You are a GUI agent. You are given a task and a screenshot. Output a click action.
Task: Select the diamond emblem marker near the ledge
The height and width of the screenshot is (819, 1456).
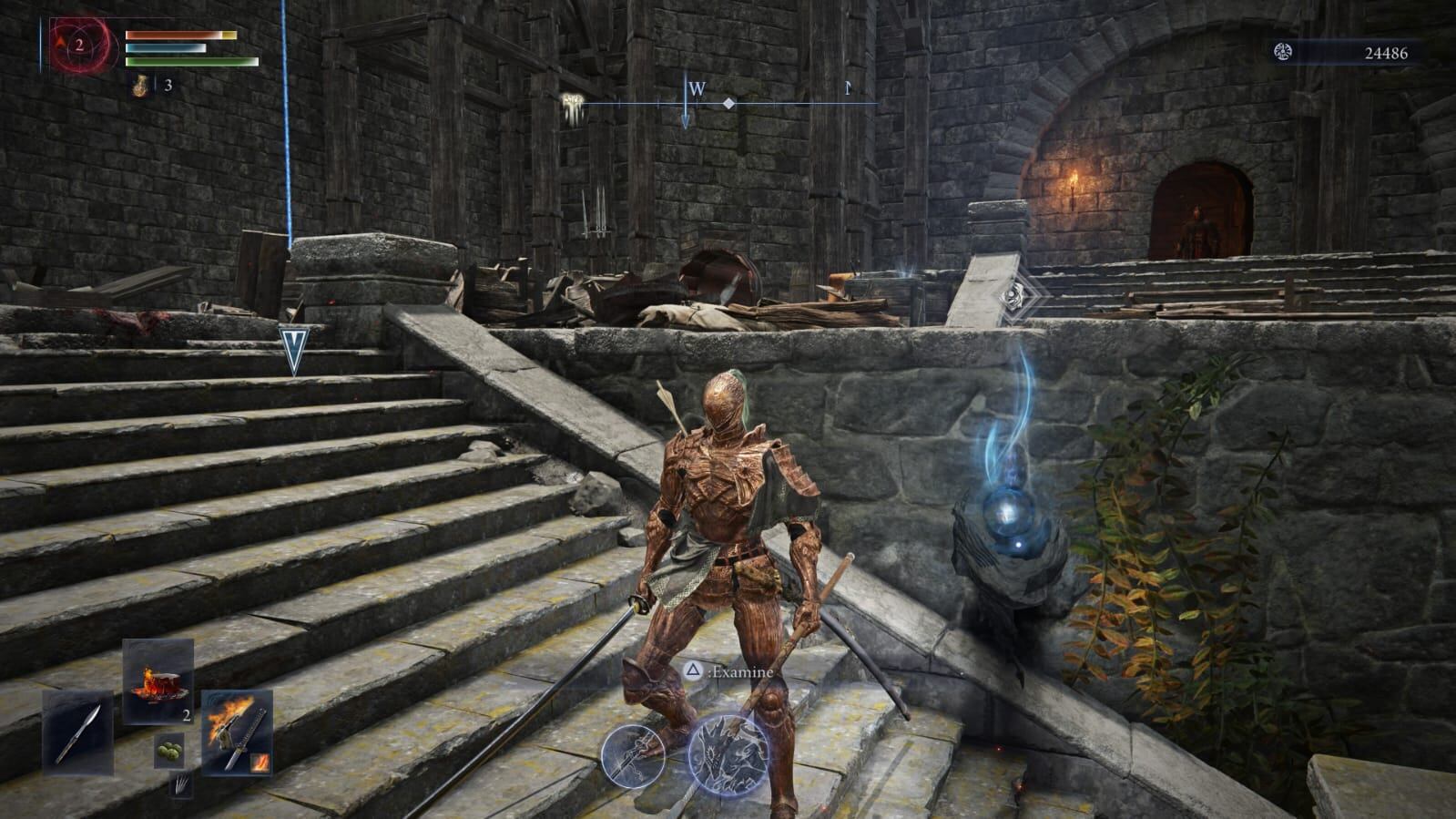(1013, 294)
